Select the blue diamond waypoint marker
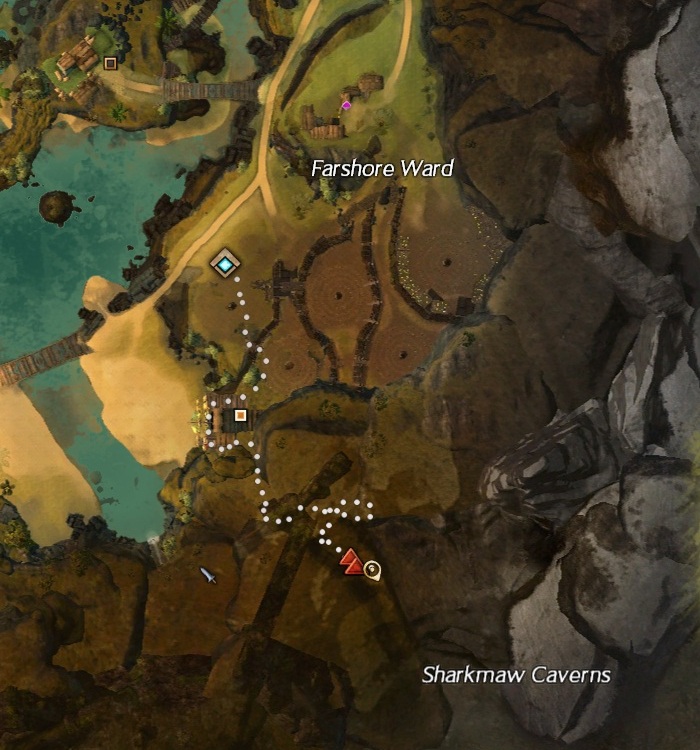 pyautogui.click(x=226, y=264)
